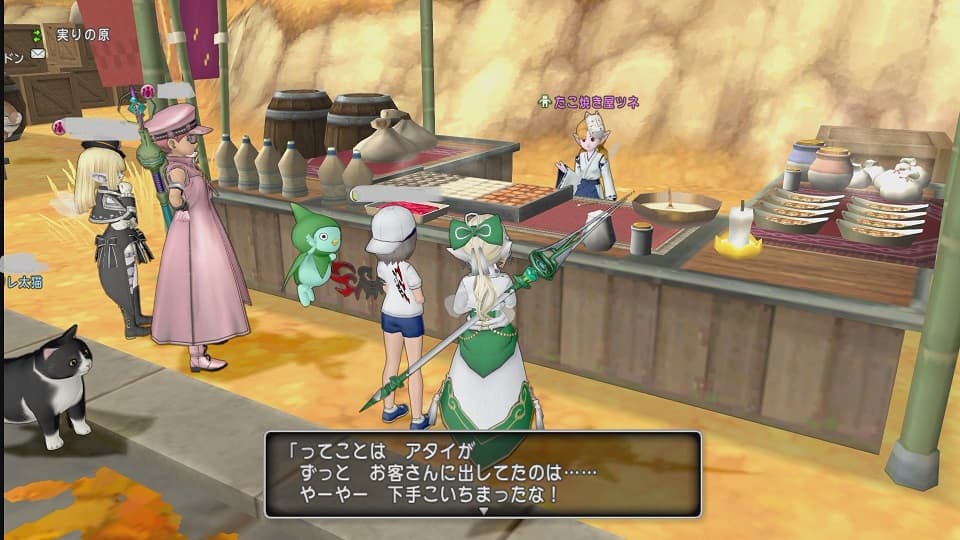The width and height of the screenshot is (960, 540).
Task: Advance dialogue with the down arrow indicator
Action: click(x=483, y=511)
